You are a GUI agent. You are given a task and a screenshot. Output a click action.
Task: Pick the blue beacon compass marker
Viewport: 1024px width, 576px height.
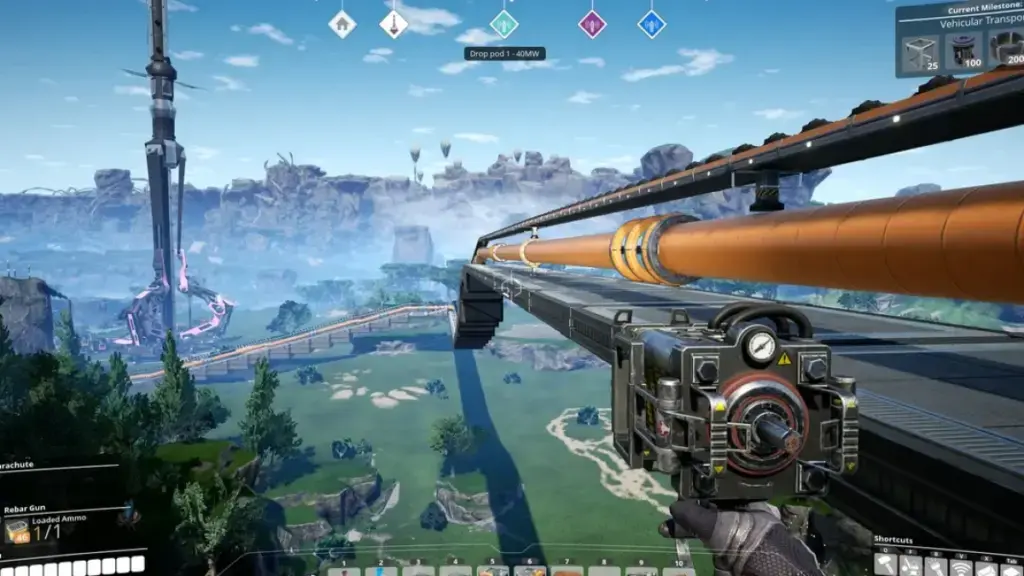point(652,23)
